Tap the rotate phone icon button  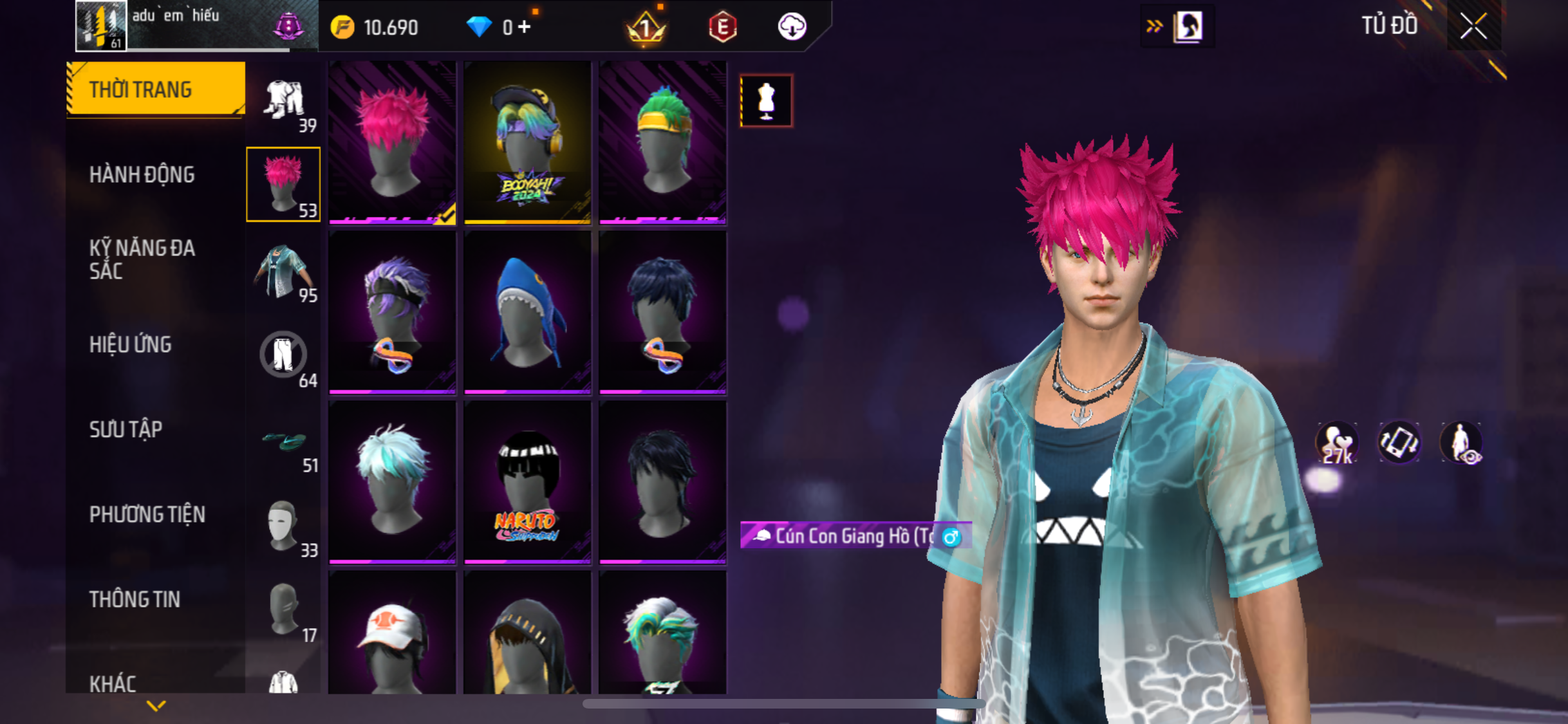[1399, 443]
